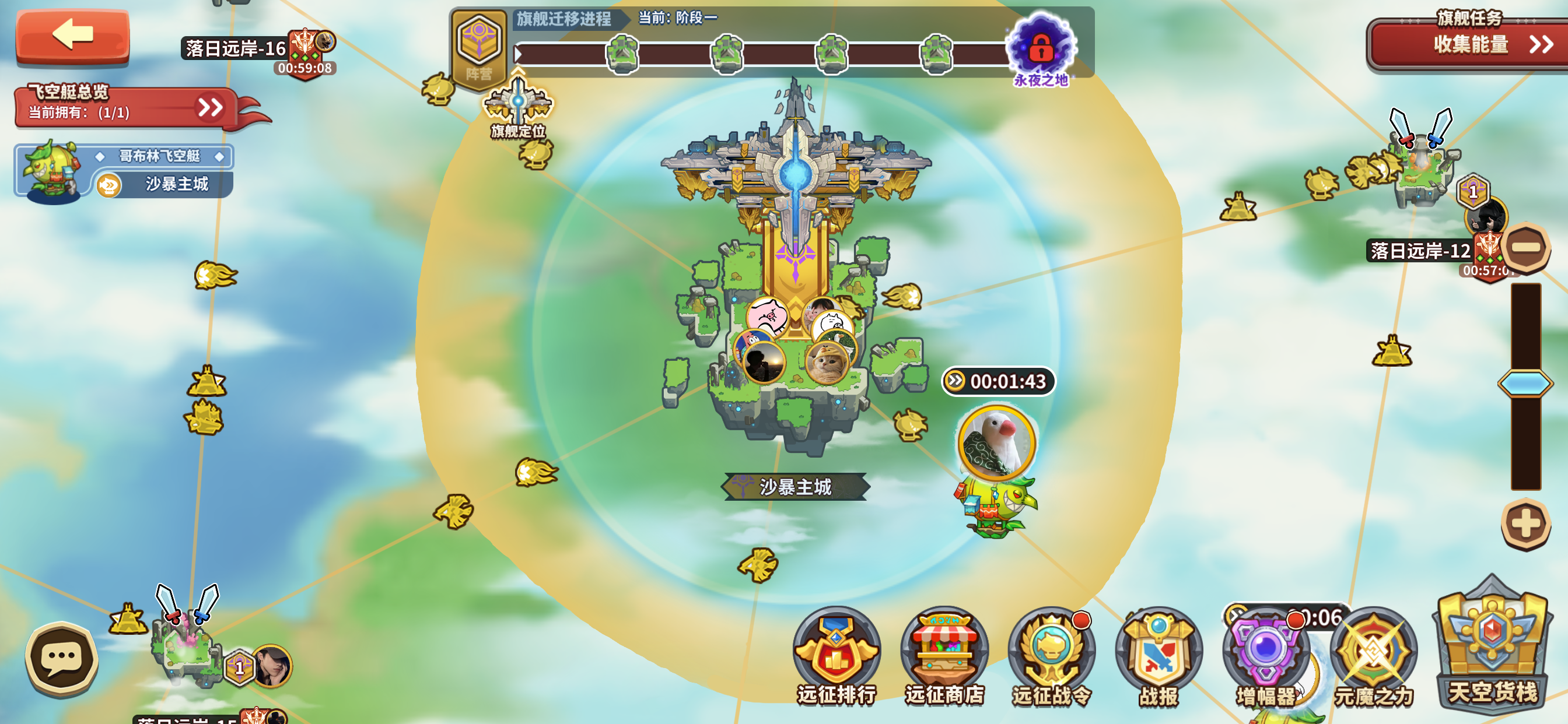
Task: Open the 阵营 faction badge
Action: 479,47
